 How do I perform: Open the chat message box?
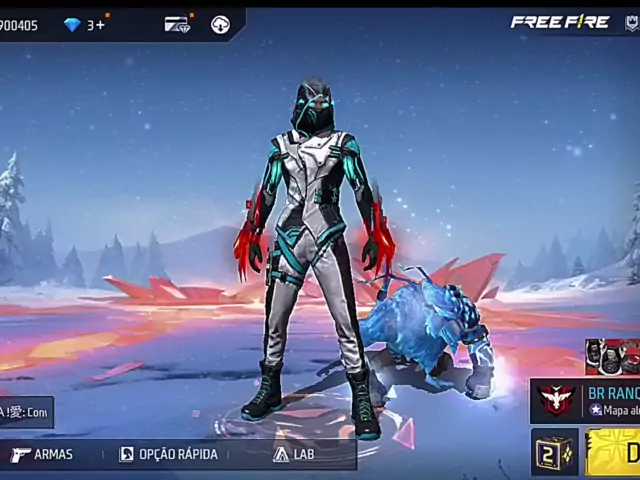click(24, 412)
